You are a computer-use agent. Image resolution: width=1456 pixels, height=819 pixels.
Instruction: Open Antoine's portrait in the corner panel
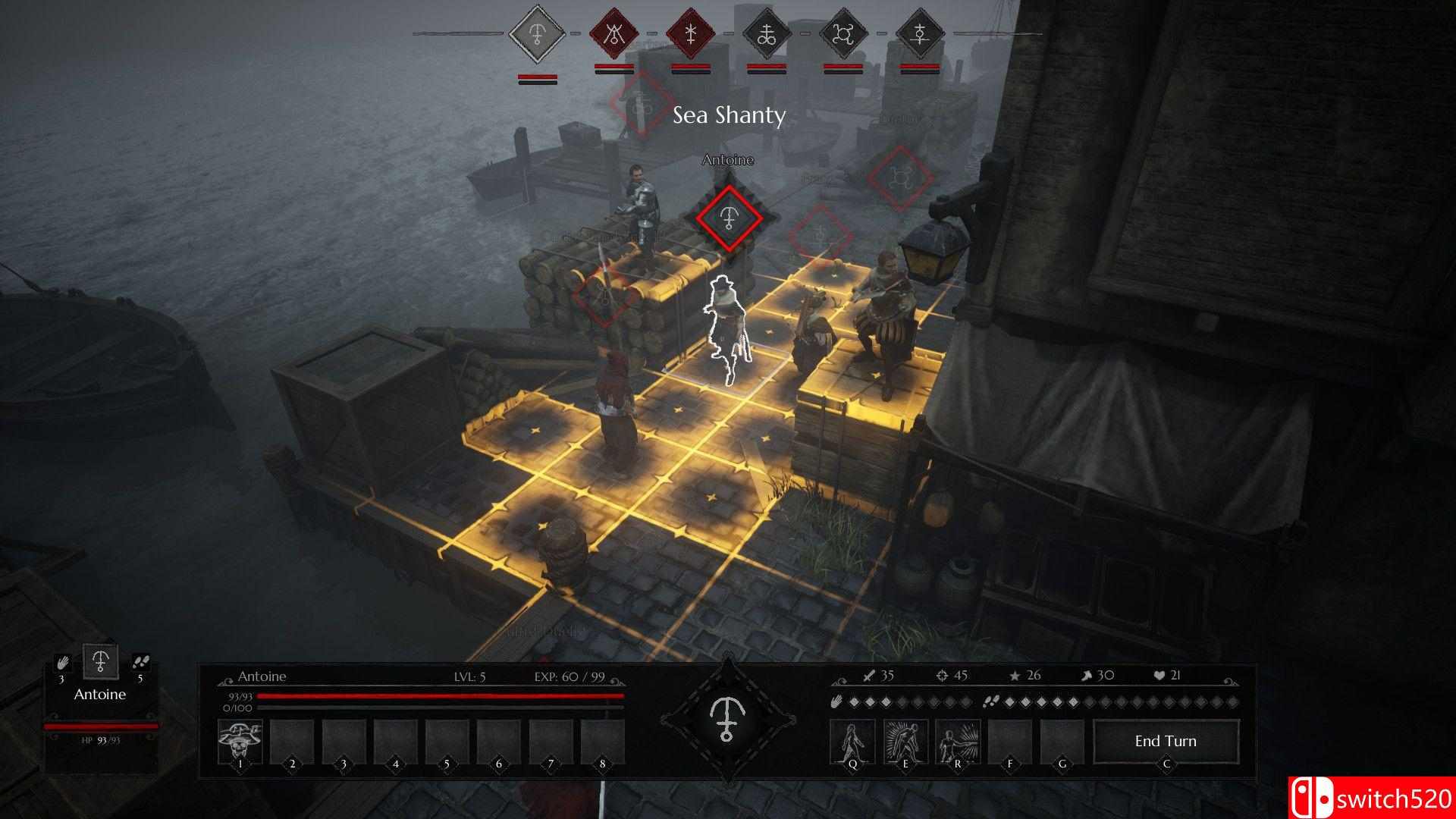point(100,662)
